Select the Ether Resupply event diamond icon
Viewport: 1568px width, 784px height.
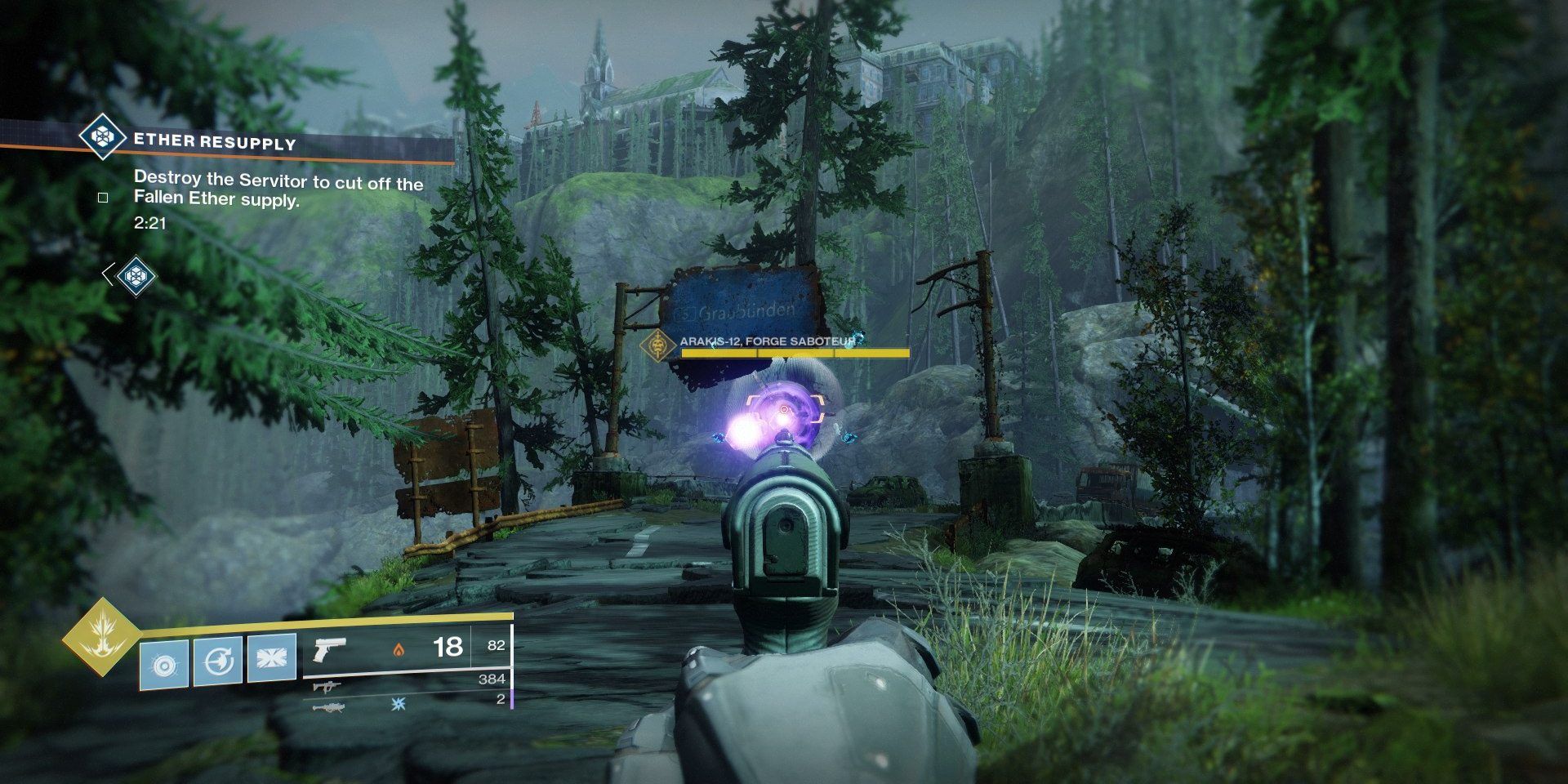[x=102, y=139]
